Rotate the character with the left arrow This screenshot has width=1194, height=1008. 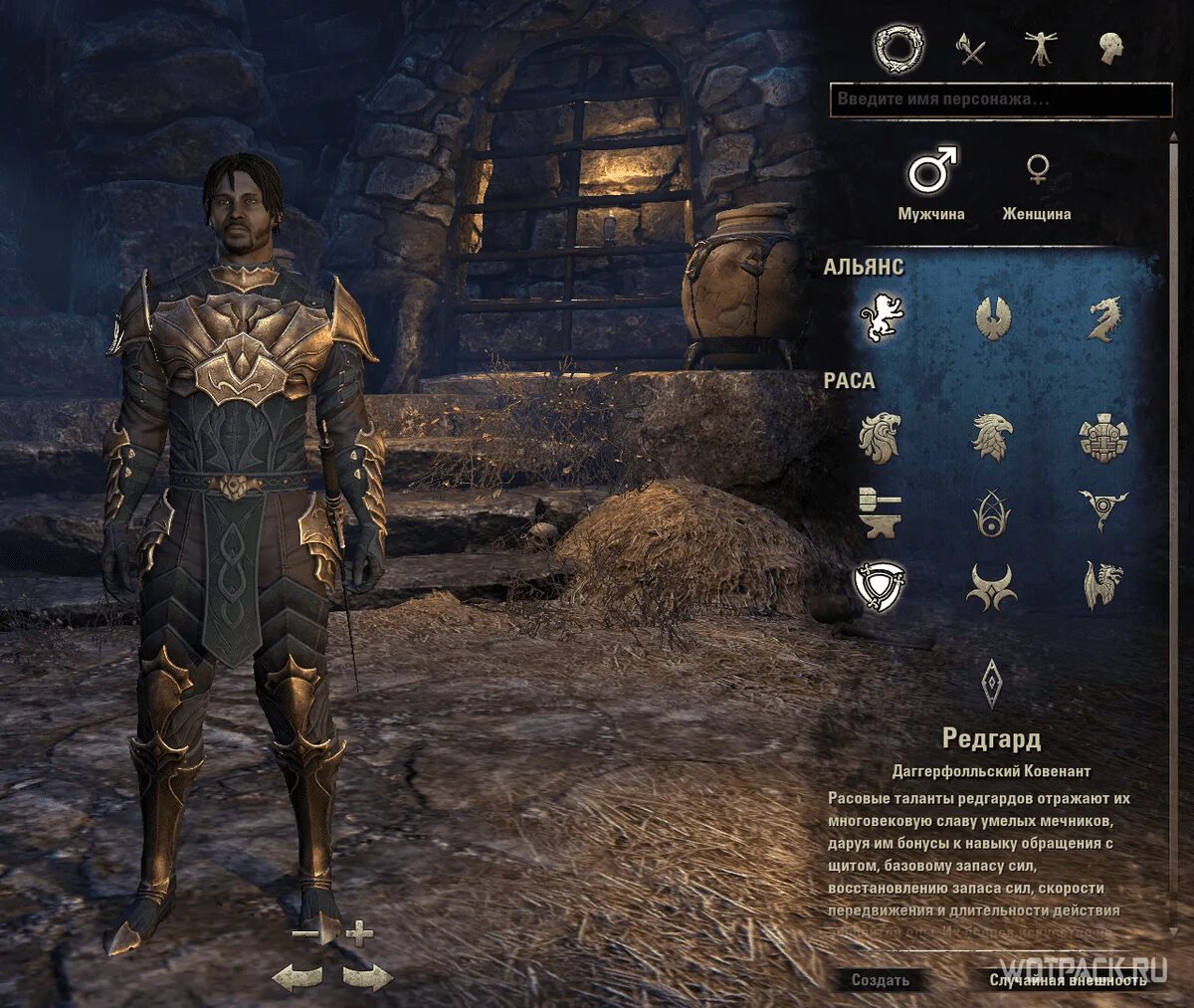297,976
